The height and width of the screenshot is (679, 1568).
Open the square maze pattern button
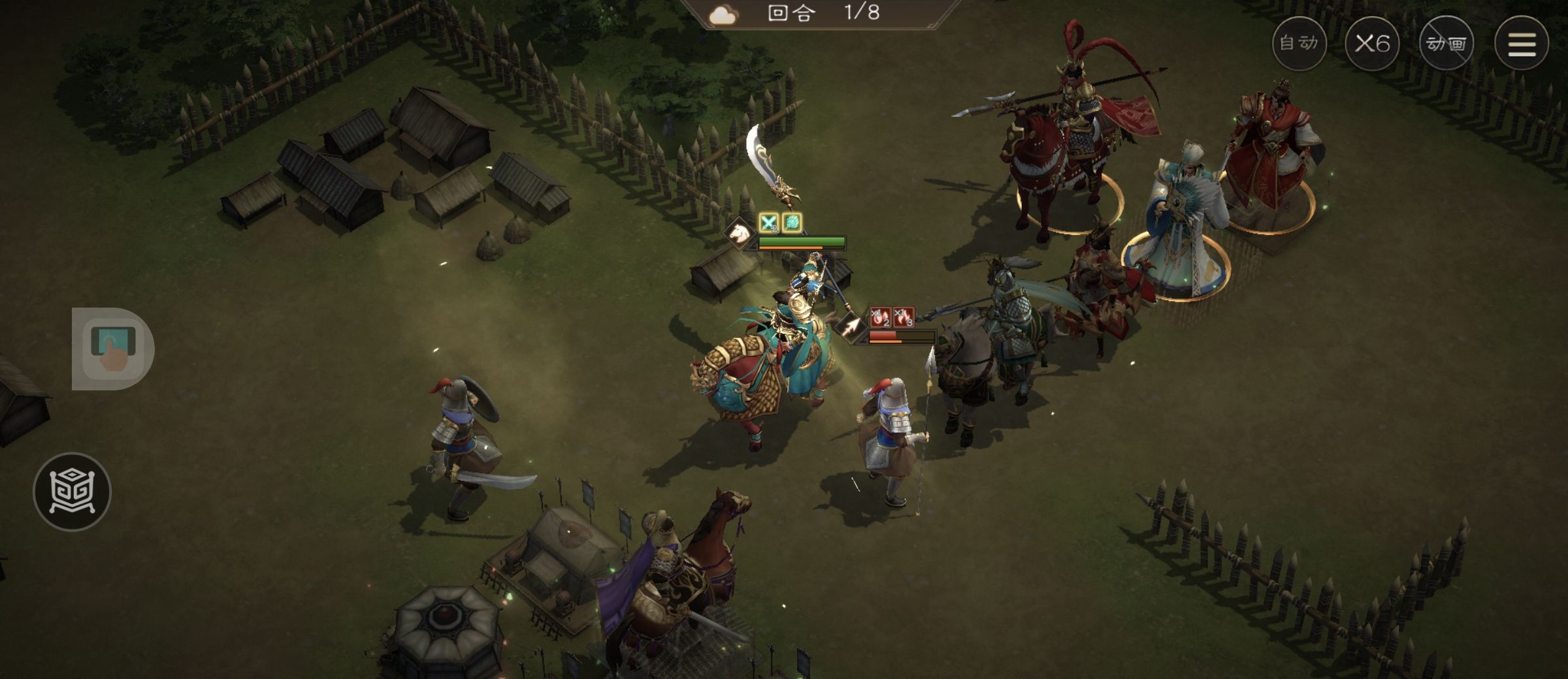[x=72, y=491]
